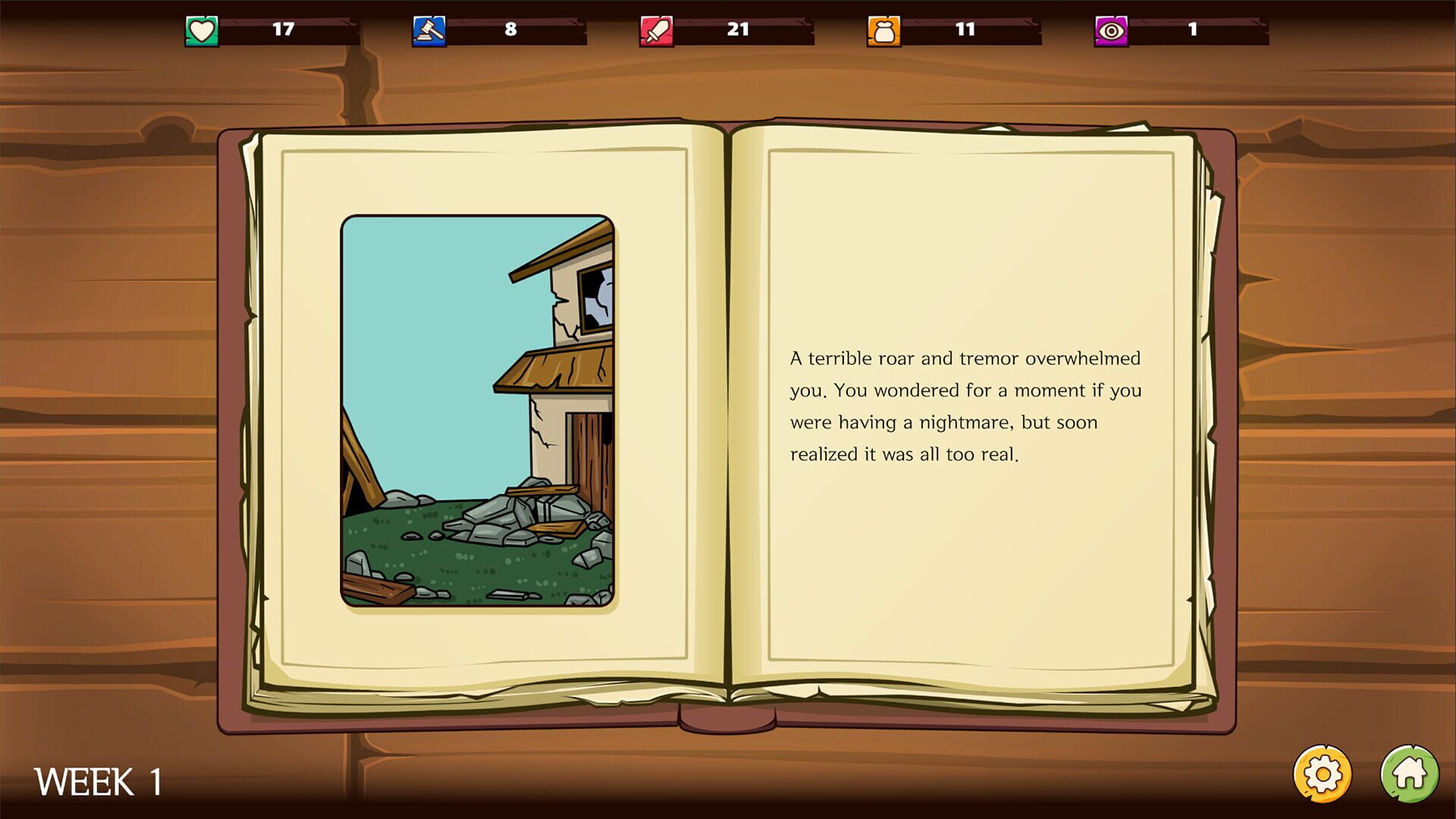
Task: Click the red sword military stat icon
Action: pos(654,30)
